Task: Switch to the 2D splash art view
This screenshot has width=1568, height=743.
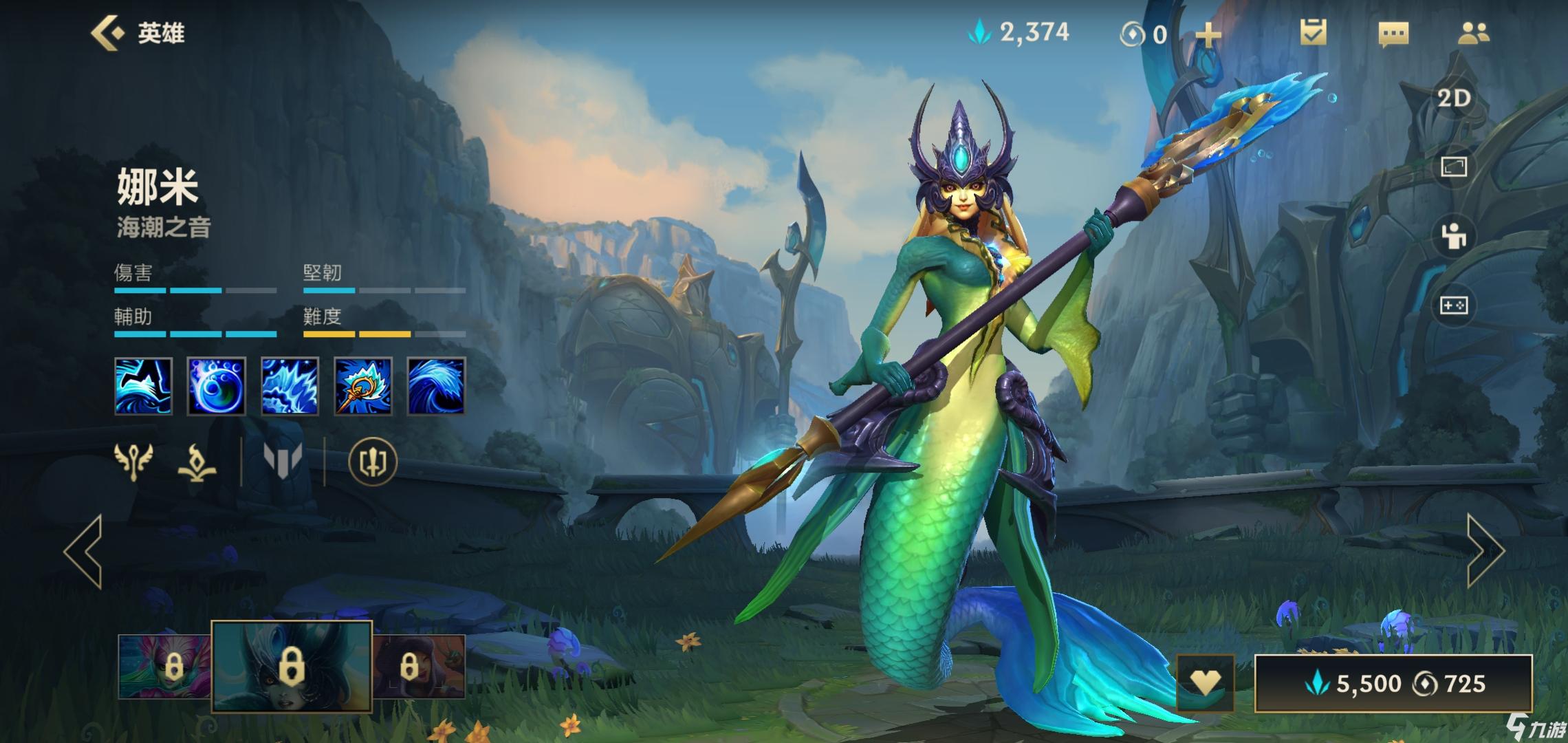Action: pos(1454,98)
